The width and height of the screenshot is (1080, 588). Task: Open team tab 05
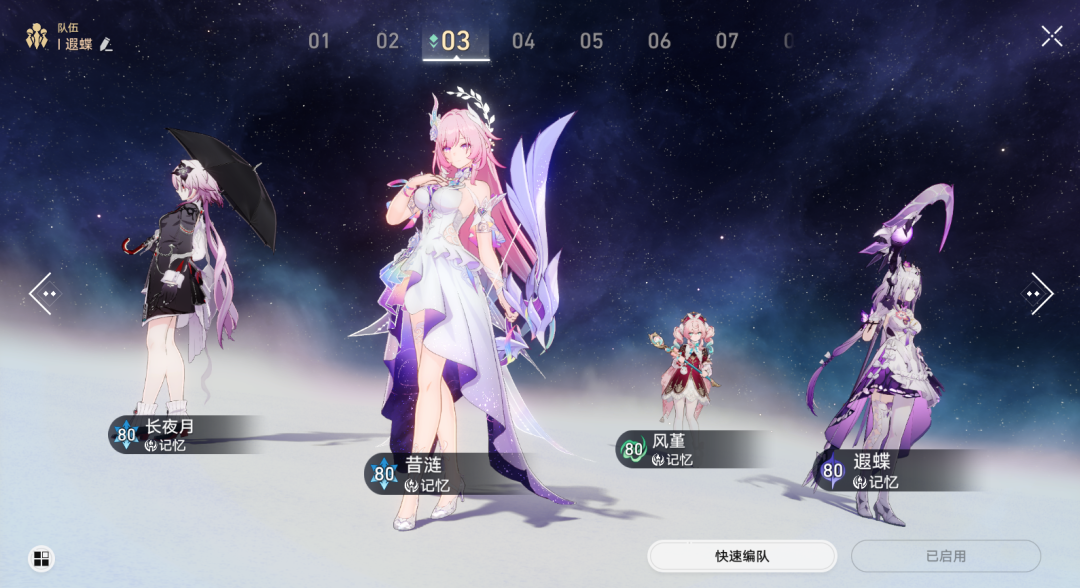coord(591,41)
